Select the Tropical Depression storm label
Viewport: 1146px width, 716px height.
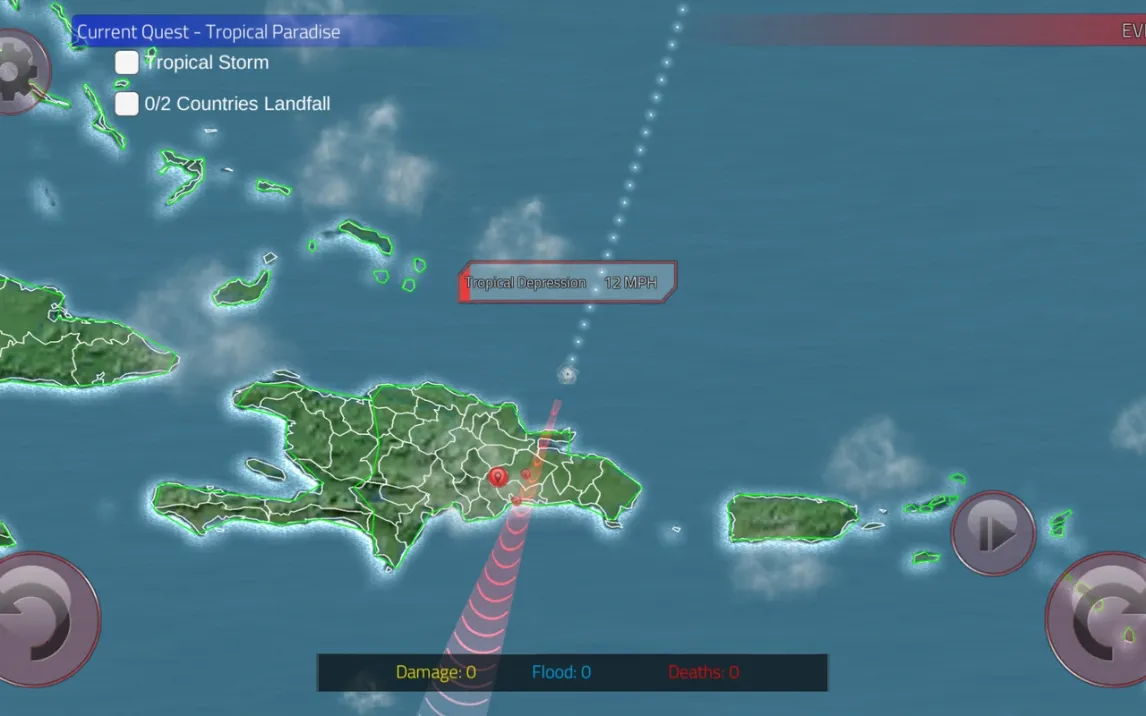pos(567,283)
